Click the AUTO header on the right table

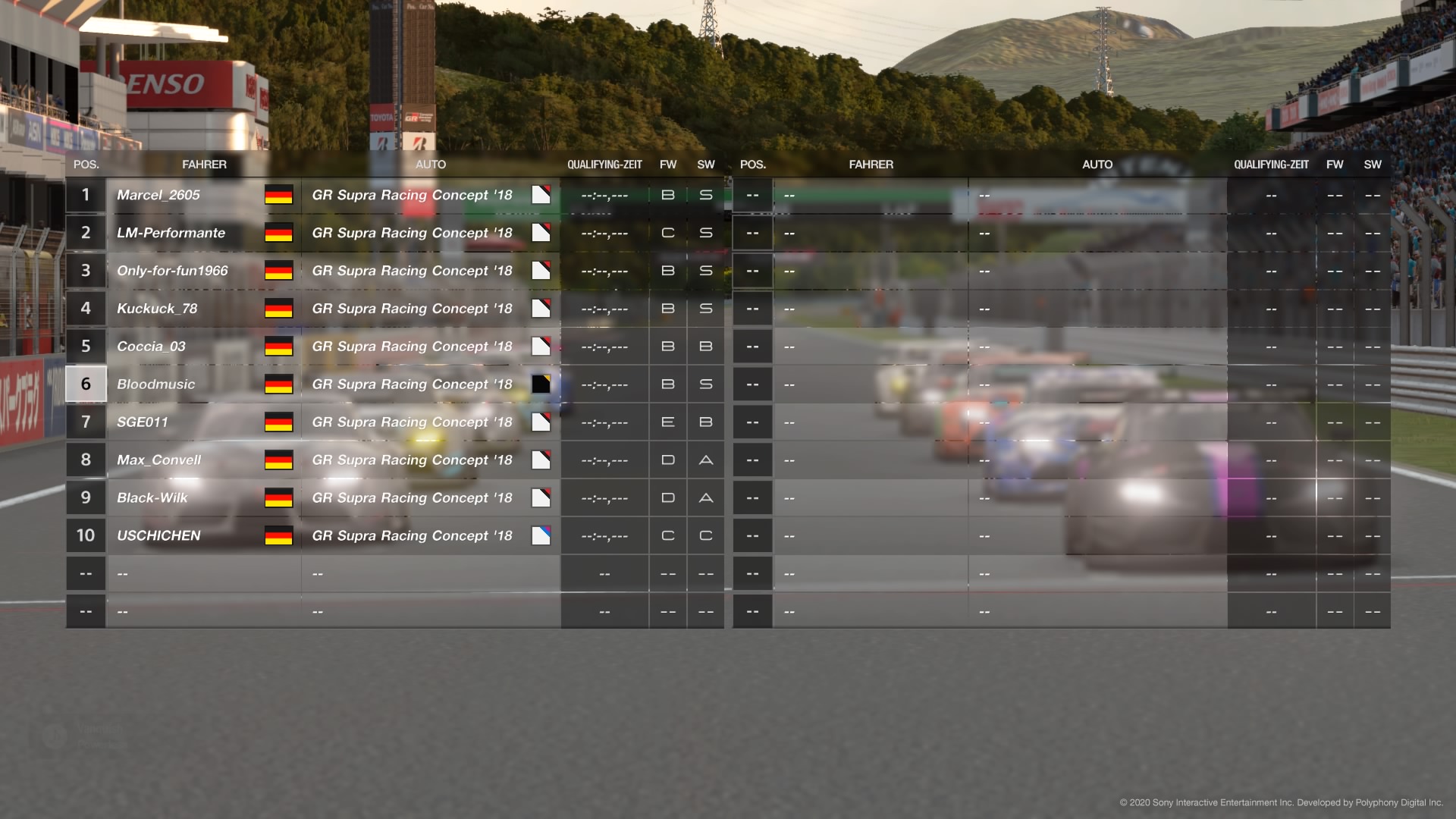1097,165
